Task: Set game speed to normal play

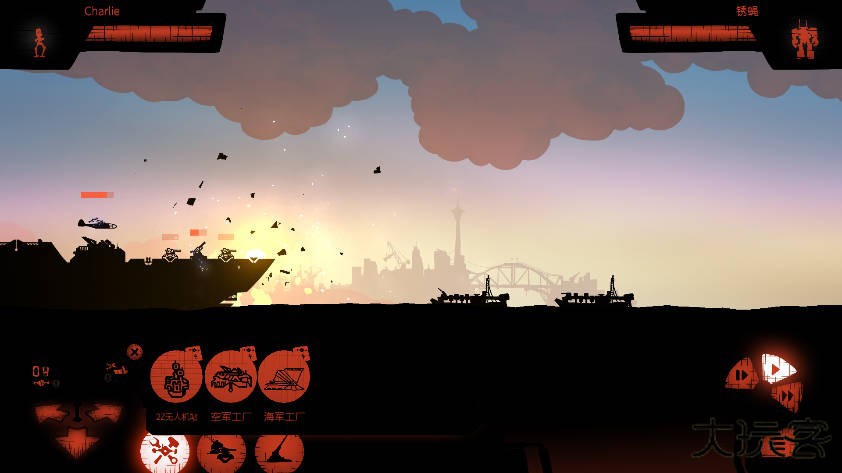Action: 775,368
